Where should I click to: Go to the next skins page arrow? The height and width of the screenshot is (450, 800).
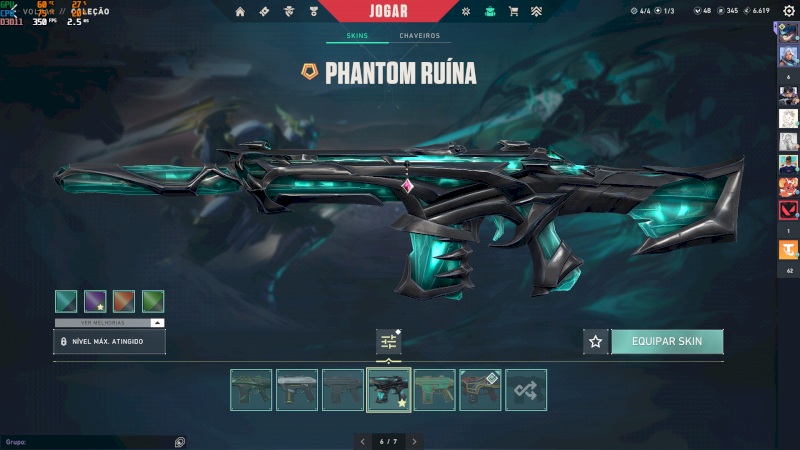click(414, 441)
